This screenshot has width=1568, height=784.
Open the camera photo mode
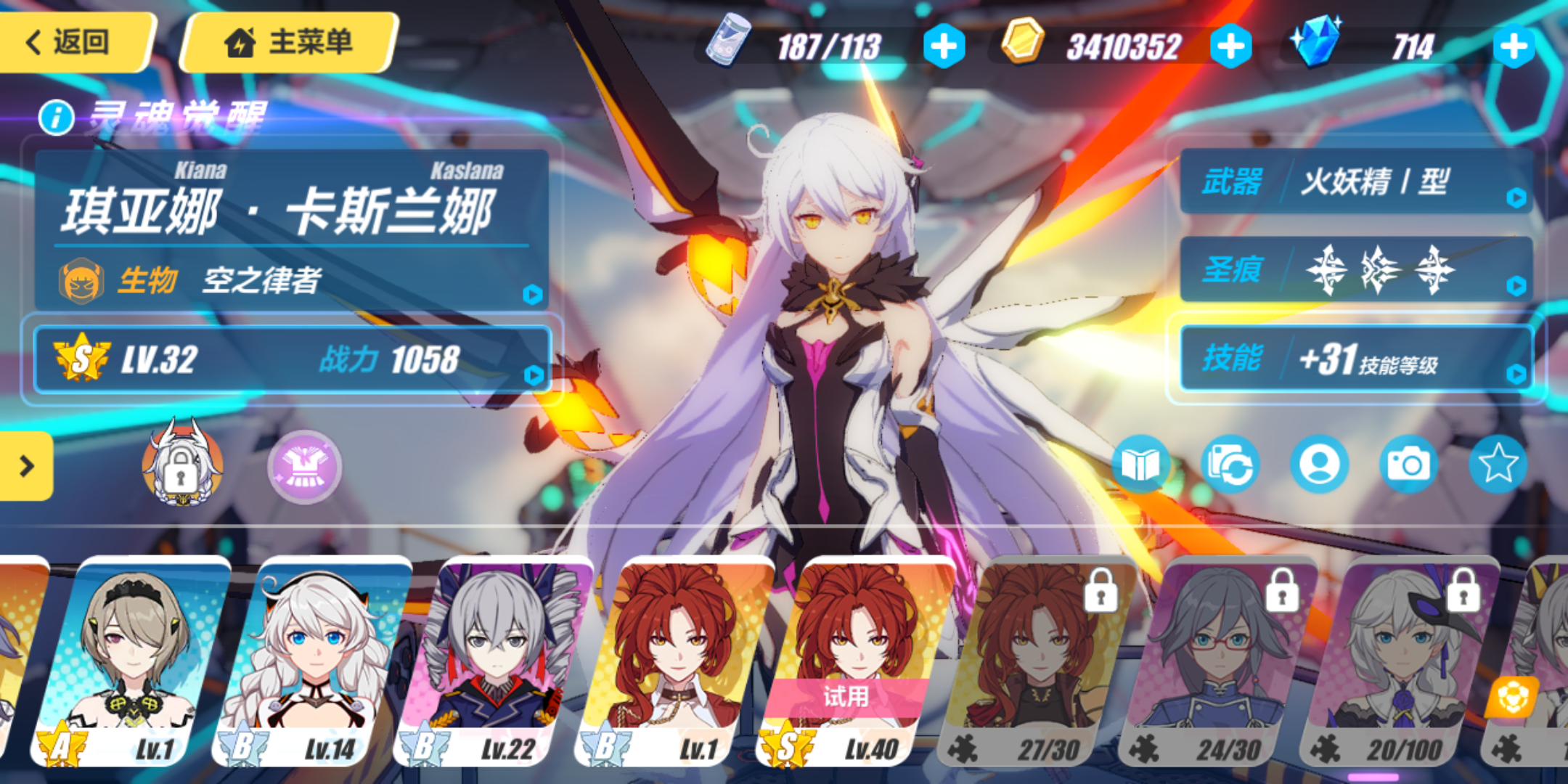[1408, 465]
